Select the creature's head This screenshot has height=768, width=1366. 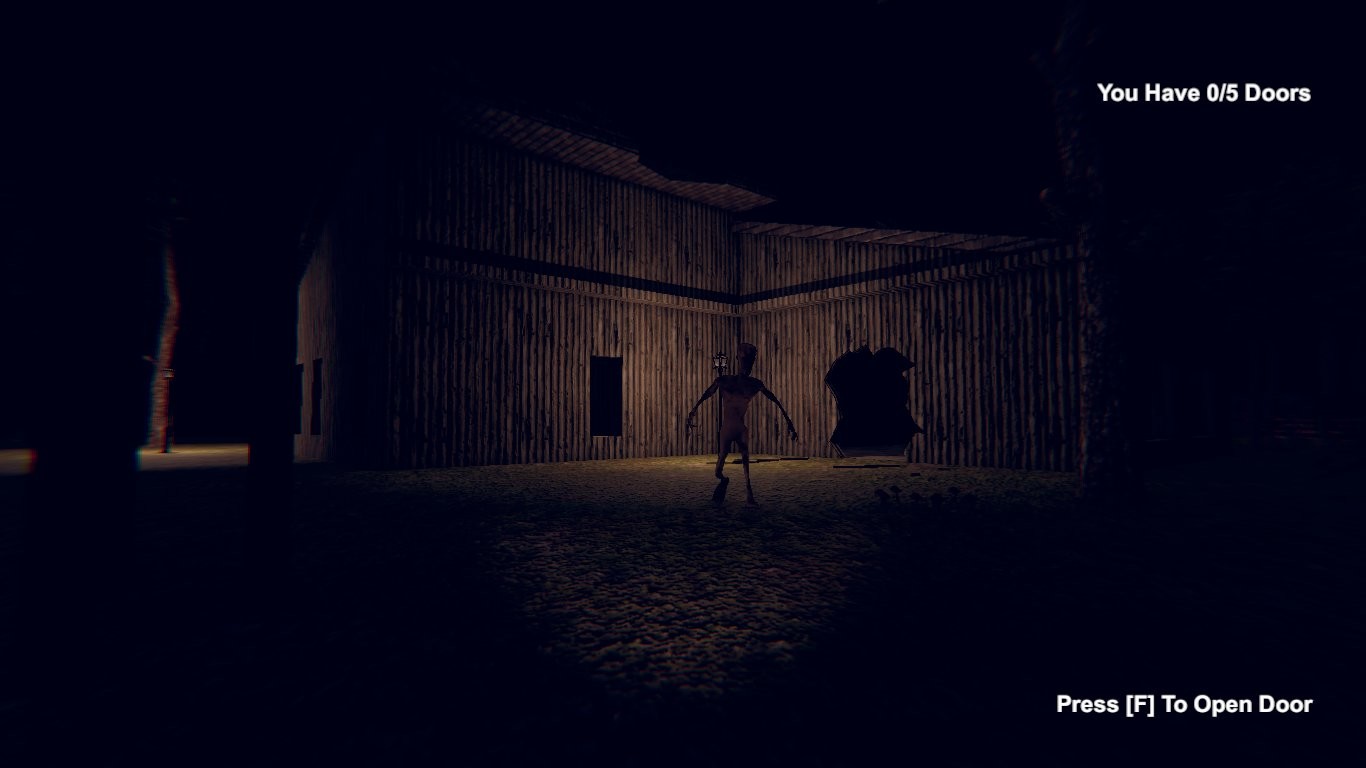[748, 358]
